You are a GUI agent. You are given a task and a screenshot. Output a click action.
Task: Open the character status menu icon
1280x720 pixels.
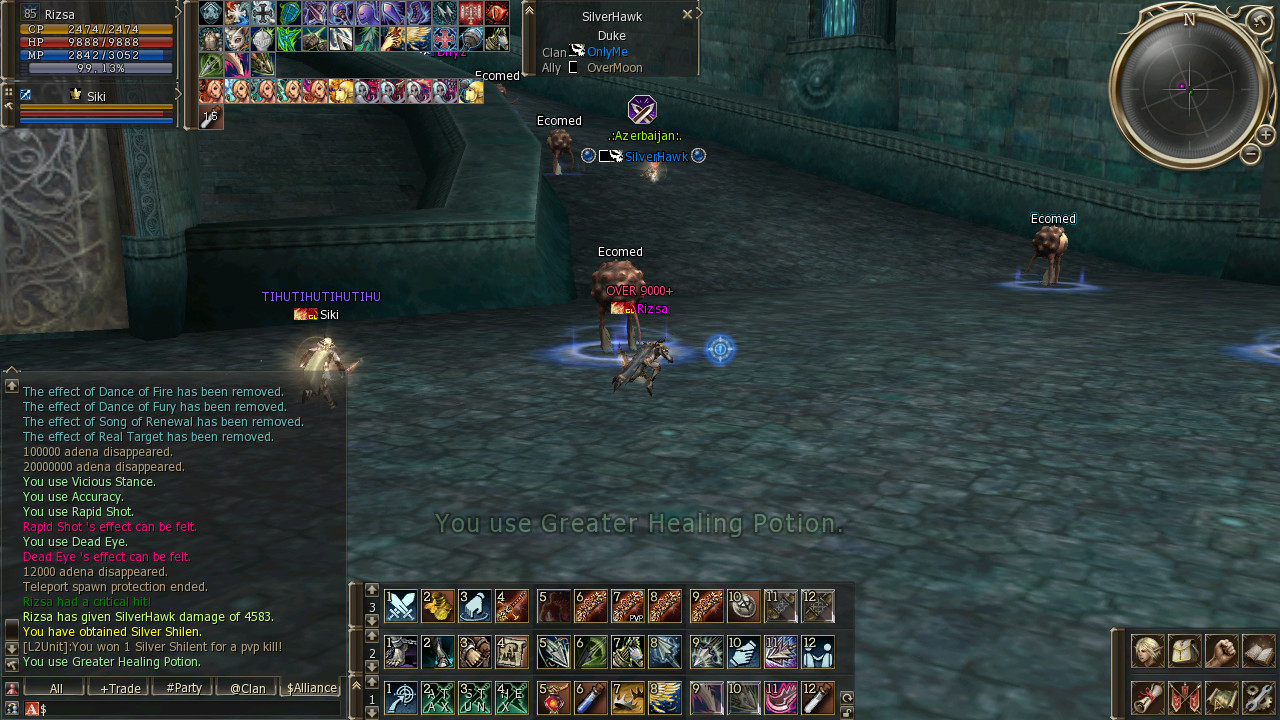pos(1147,651)
